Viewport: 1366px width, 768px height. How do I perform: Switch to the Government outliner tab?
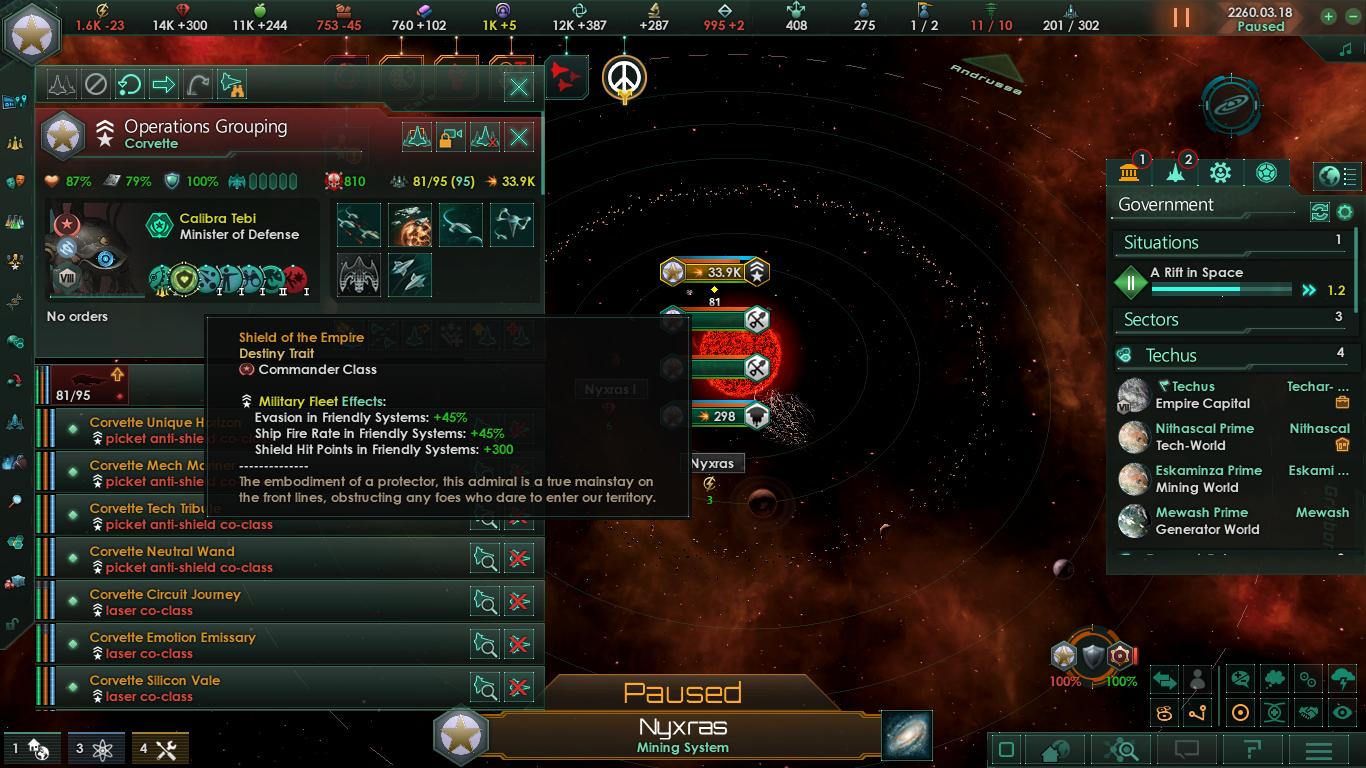[x=1130, y=173]
